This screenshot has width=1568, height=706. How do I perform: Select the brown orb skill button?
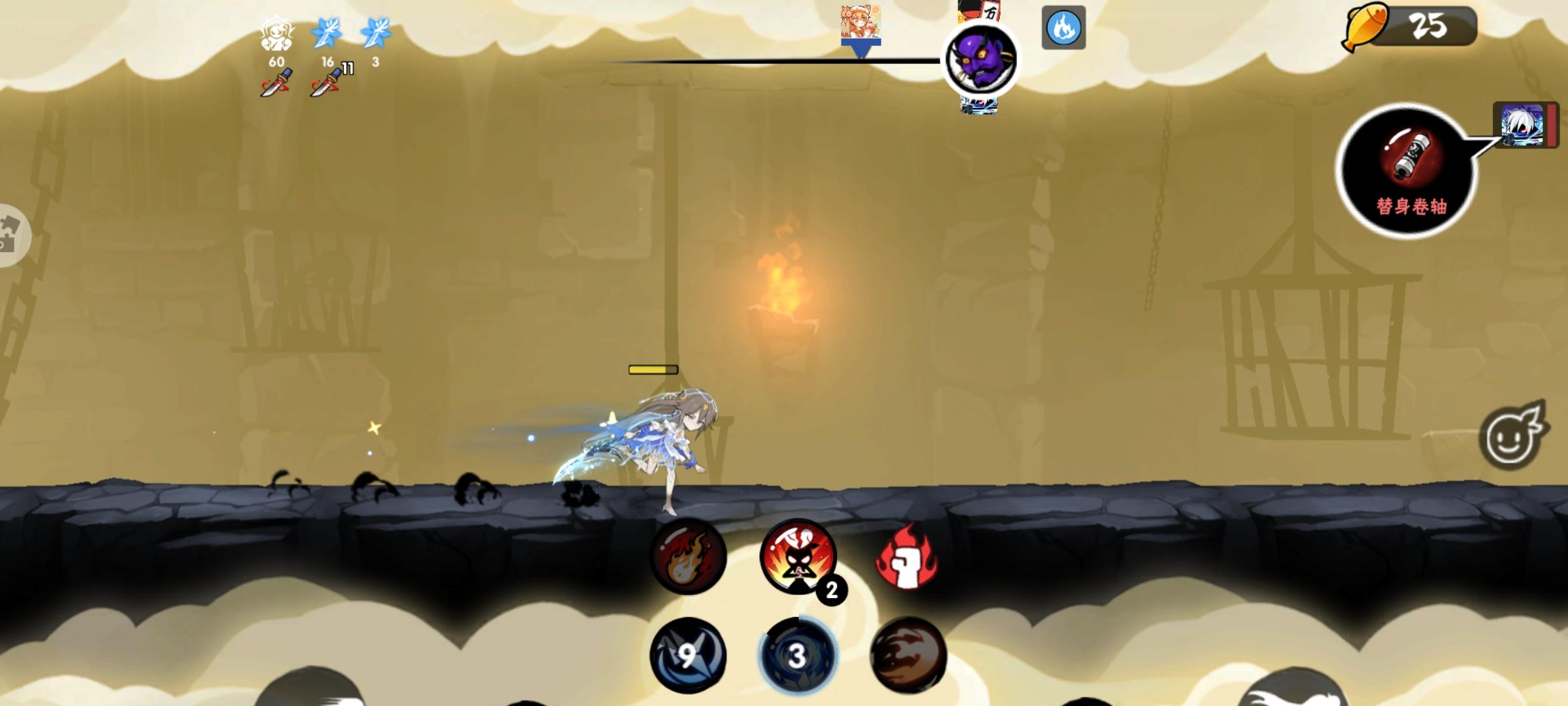911,659
